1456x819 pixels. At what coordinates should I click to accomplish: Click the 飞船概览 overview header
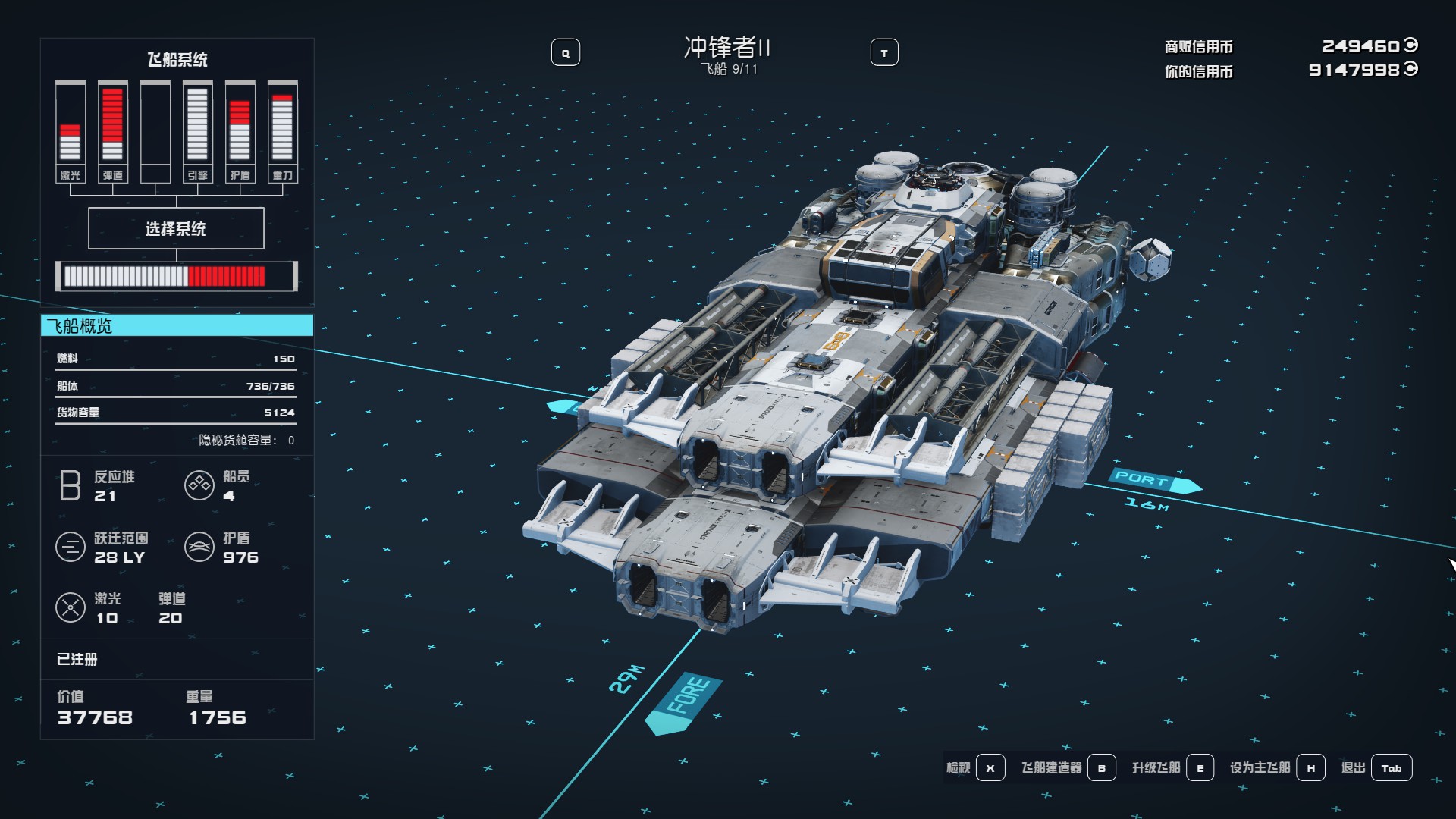tap(177, 326)
